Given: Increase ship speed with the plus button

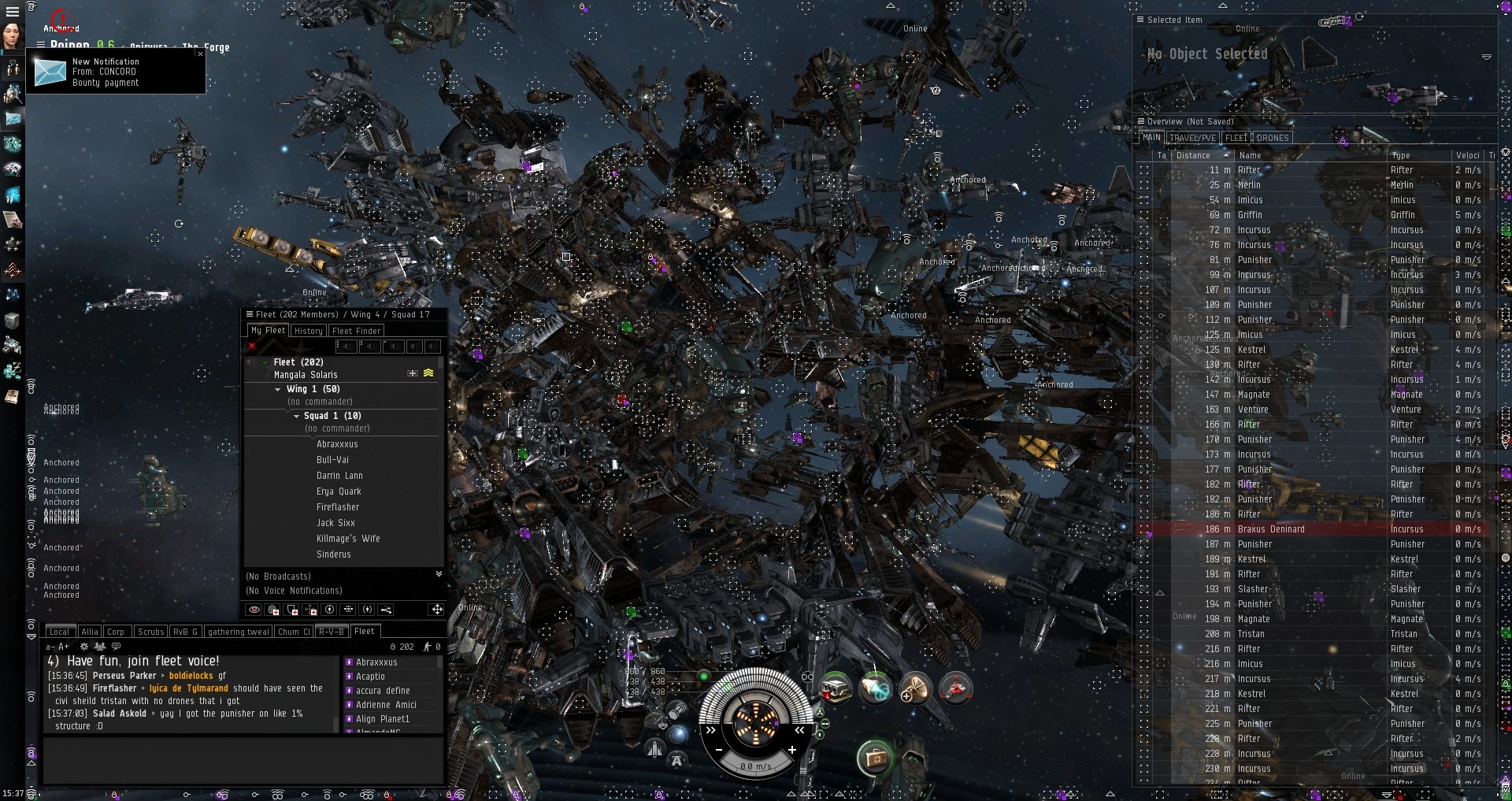Looking at the screenshot, I should (791, 750).
